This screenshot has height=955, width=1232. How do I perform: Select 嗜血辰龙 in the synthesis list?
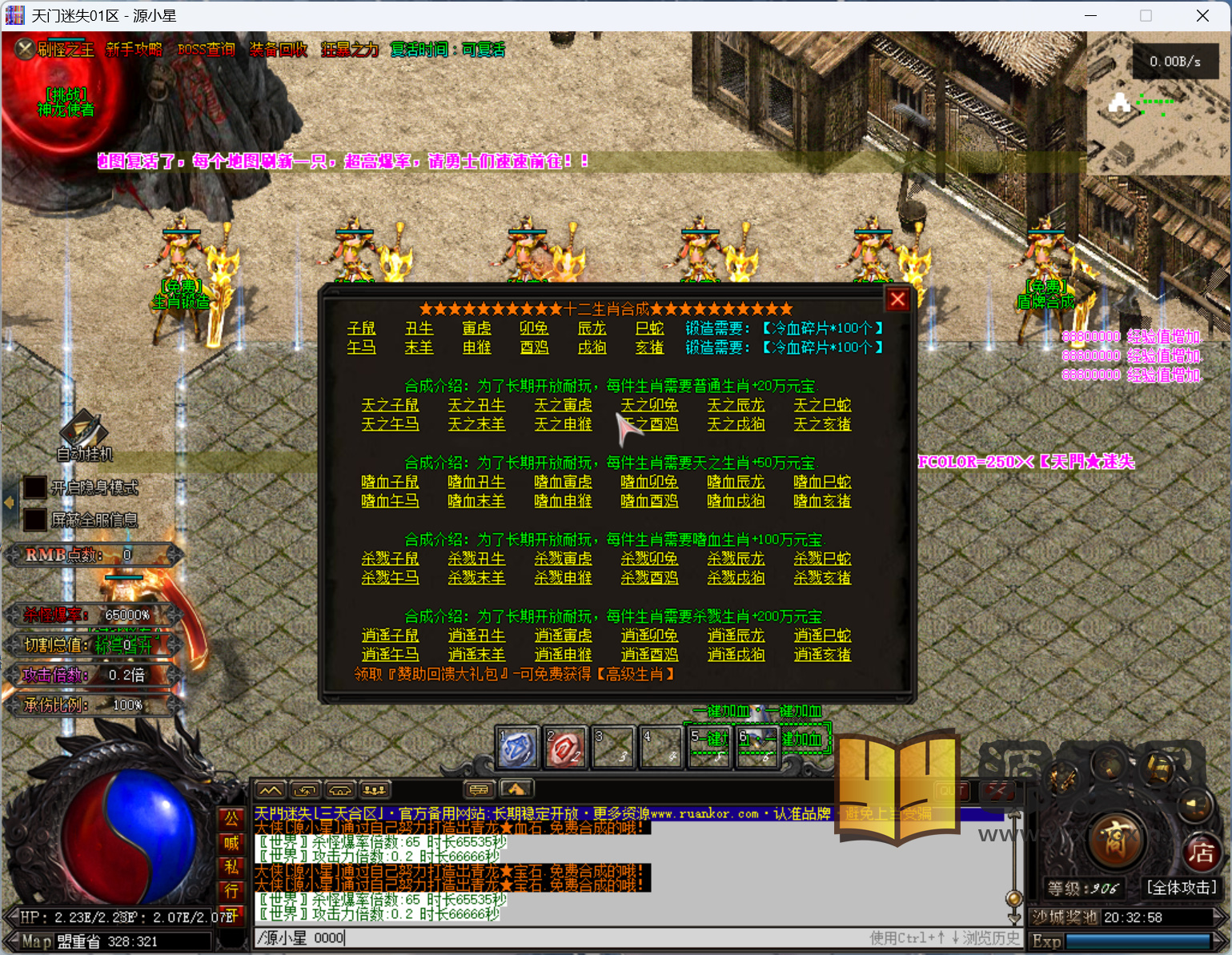pyautogui.click(x=736, y=482)
